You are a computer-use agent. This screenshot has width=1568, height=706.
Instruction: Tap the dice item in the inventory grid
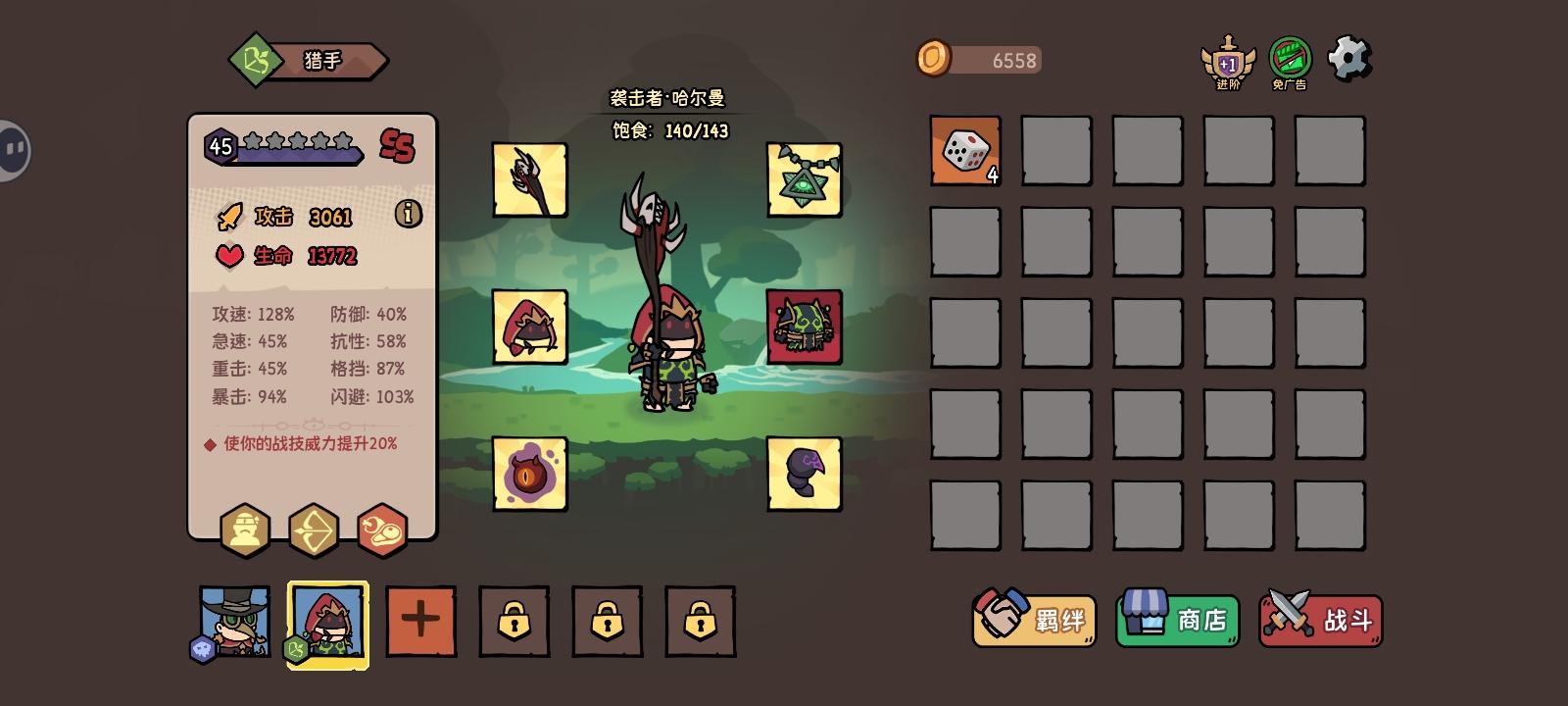(964, 152)
